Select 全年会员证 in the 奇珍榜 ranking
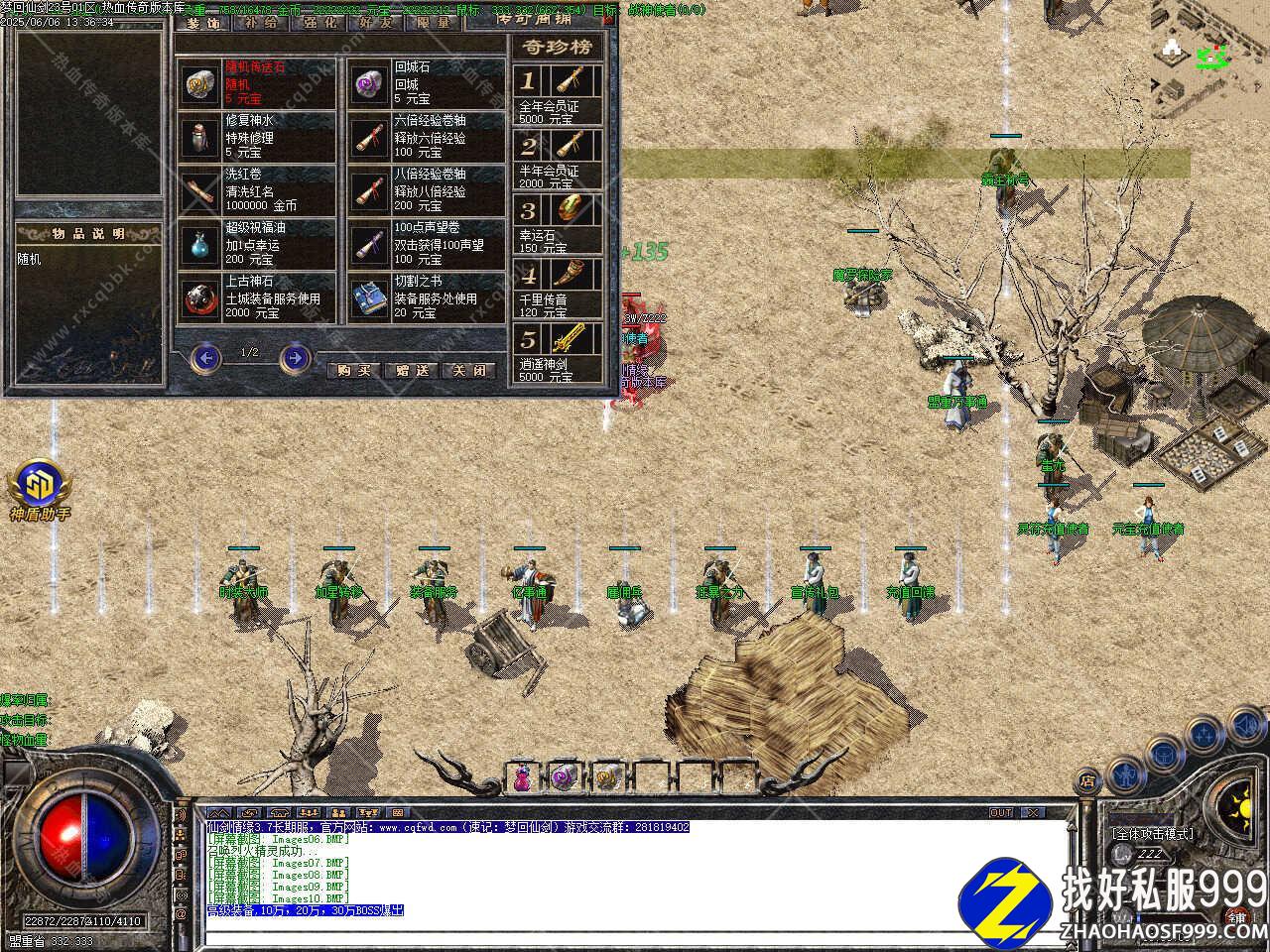1270x952 pixels. pos(559,94)
